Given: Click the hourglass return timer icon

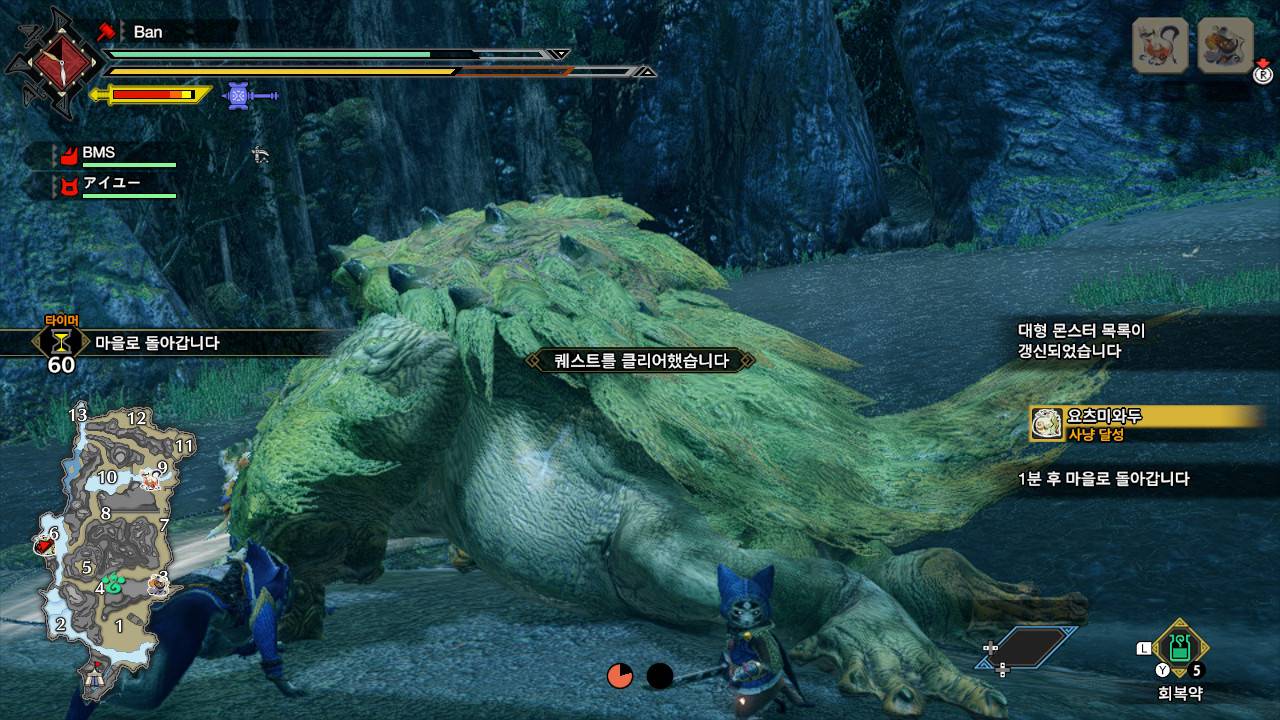Looking at the screenshot, I should point(62,341).
